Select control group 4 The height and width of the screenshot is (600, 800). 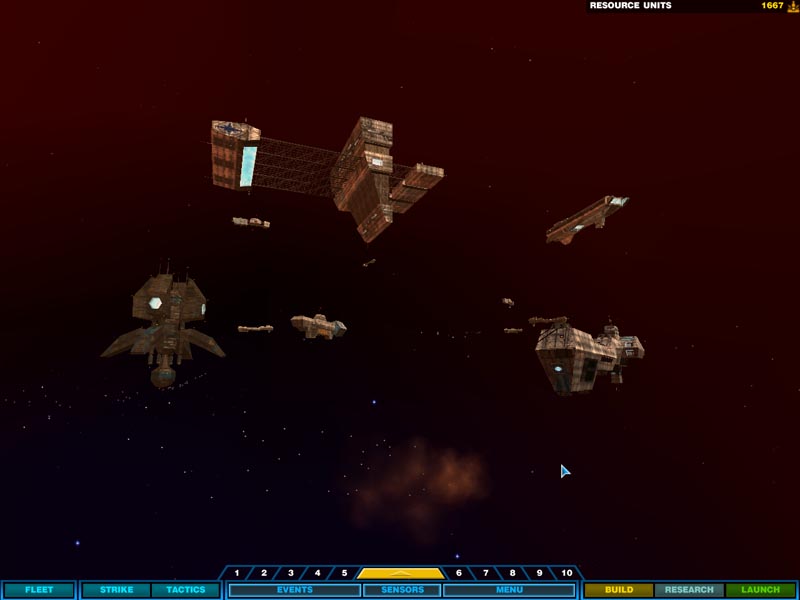318,573
